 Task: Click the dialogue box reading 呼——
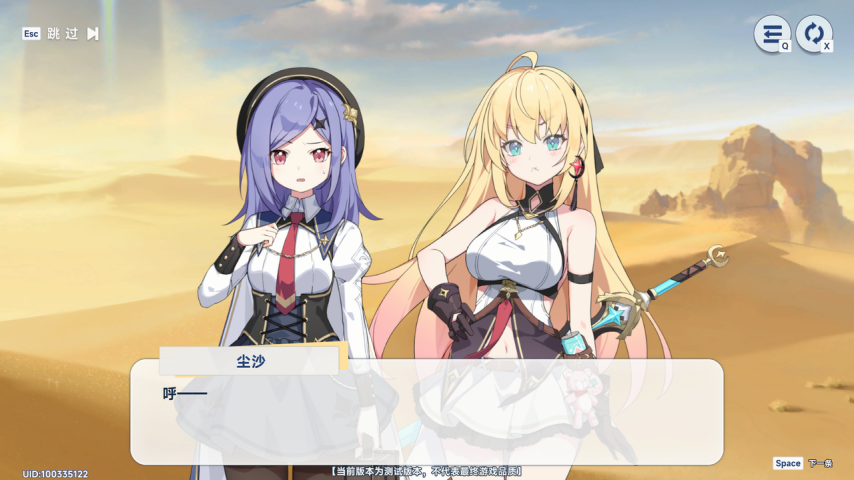pos(426,411)
